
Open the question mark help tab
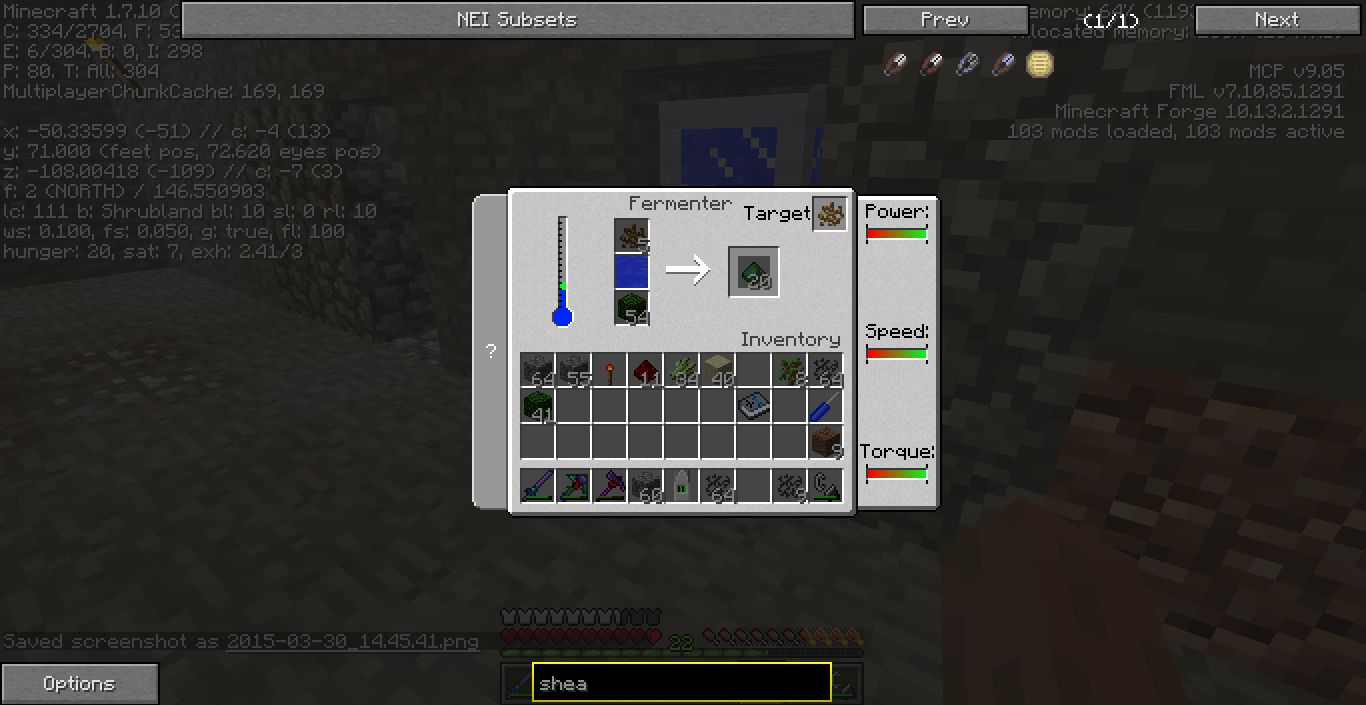490,351
